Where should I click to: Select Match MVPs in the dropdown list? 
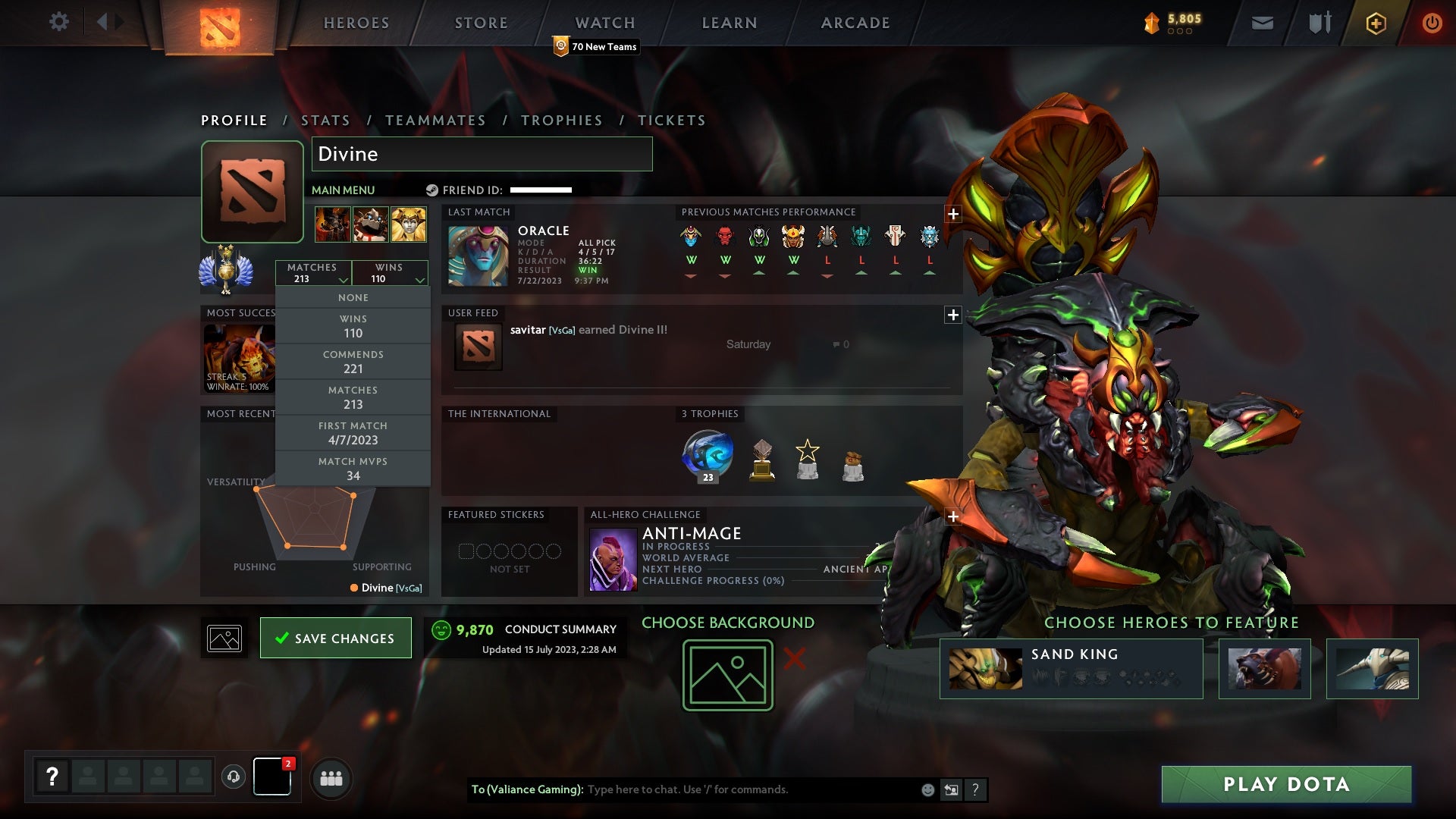pyautogui.click(x=353, y=469)
